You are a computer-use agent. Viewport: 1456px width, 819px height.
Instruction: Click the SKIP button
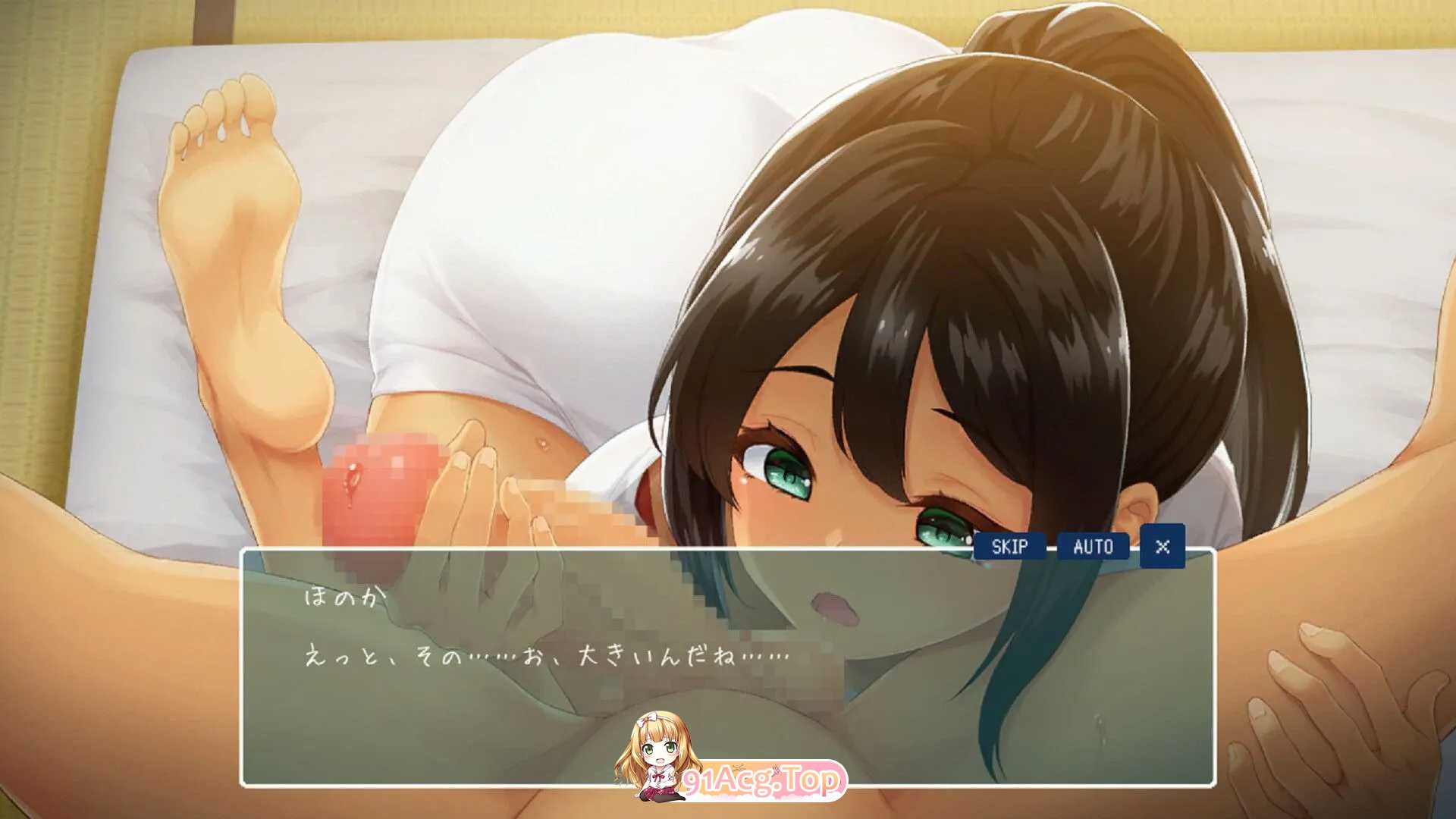point(1009,546)
